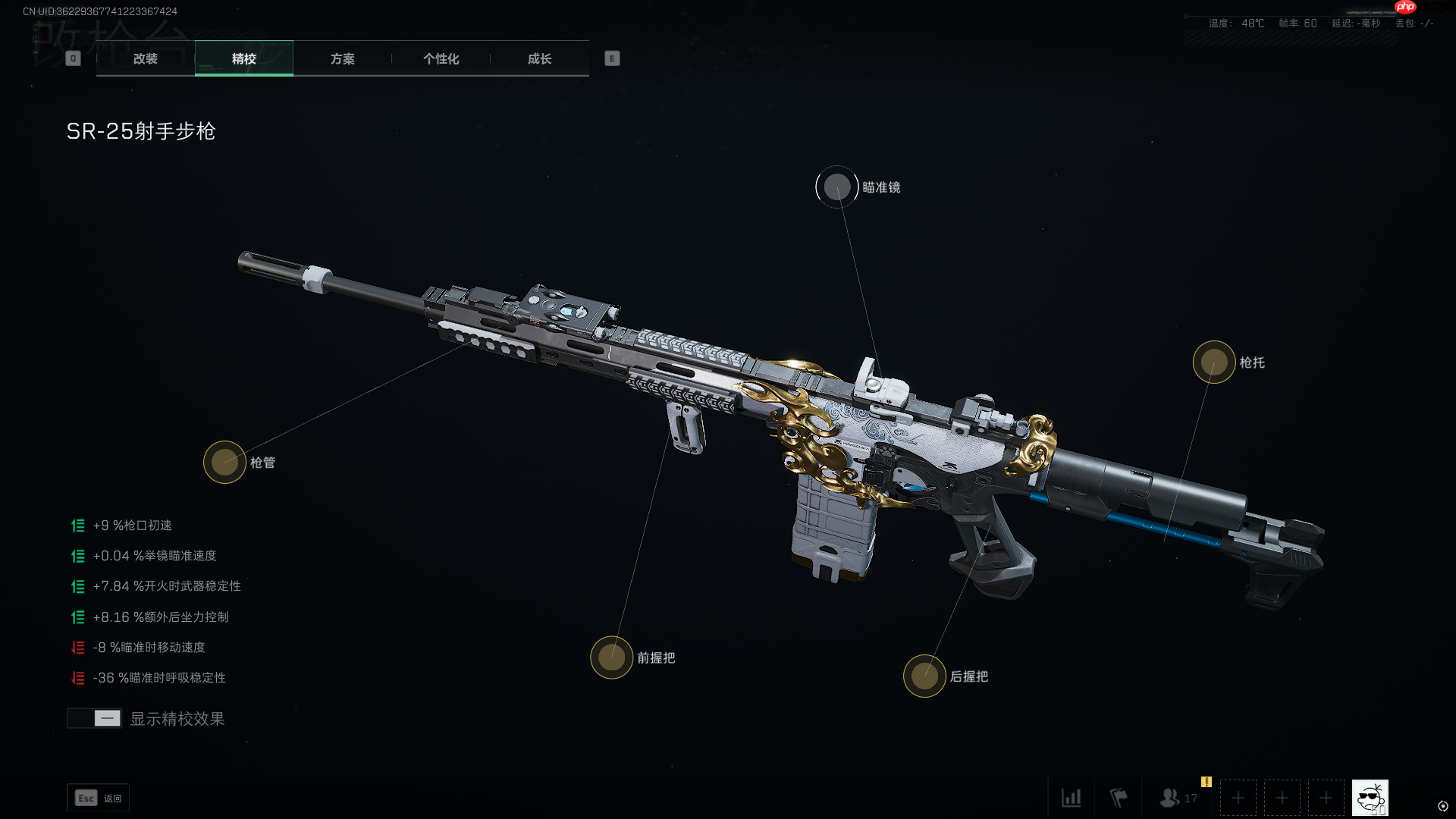
Task: Click the flag/report icon at bottom
Action: click(x=1118, y=798)
